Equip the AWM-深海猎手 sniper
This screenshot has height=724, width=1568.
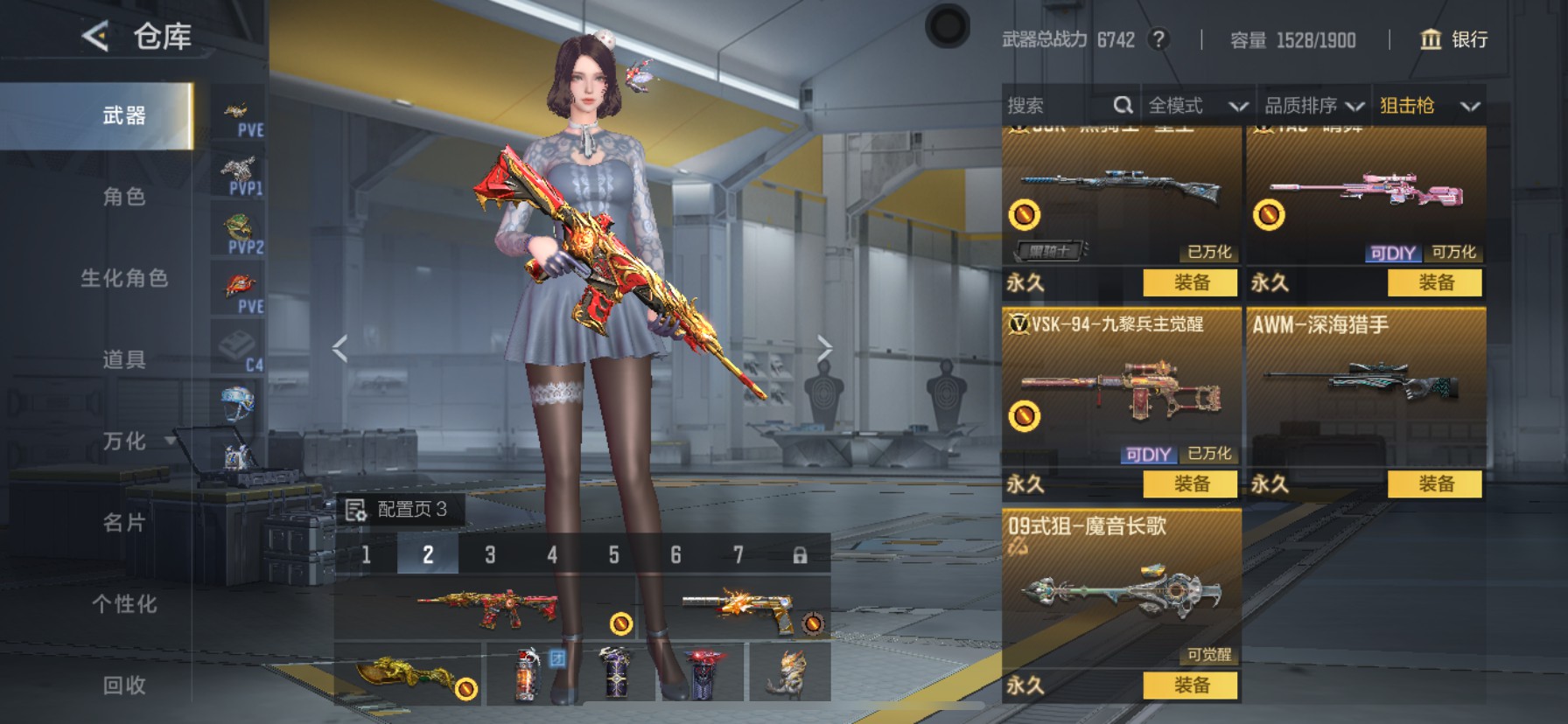click(1435, 484)
